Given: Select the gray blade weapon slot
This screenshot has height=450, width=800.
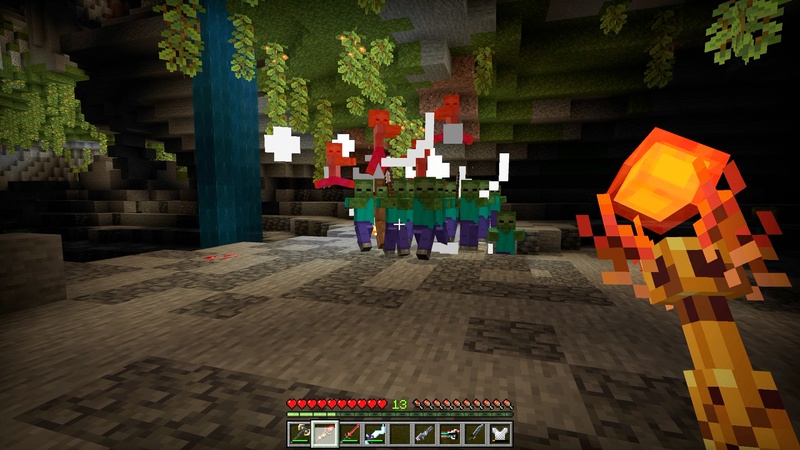Looking at the screenshot, I should coord(425,433).
